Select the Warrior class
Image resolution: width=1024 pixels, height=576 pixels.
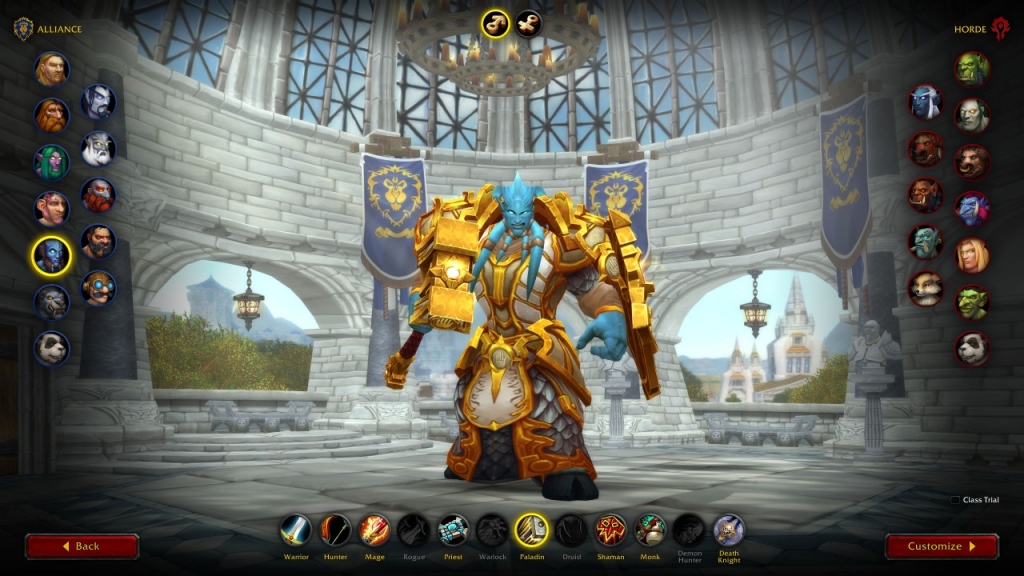[296, 530]
